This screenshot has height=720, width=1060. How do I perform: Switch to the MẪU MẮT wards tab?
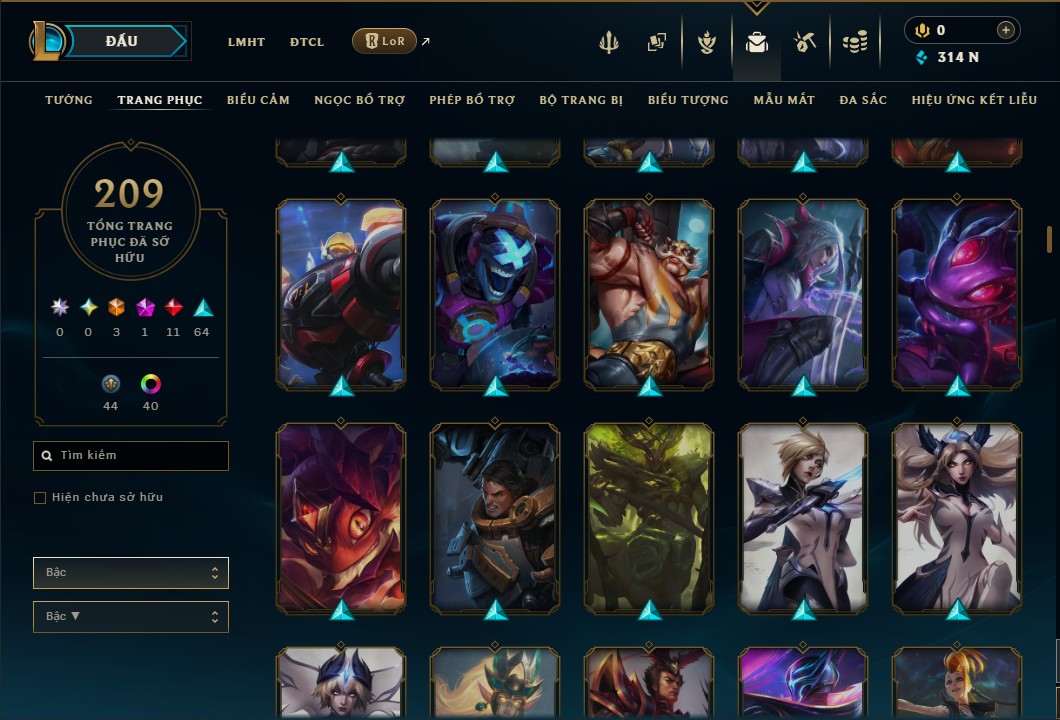(x=784, y=100)
